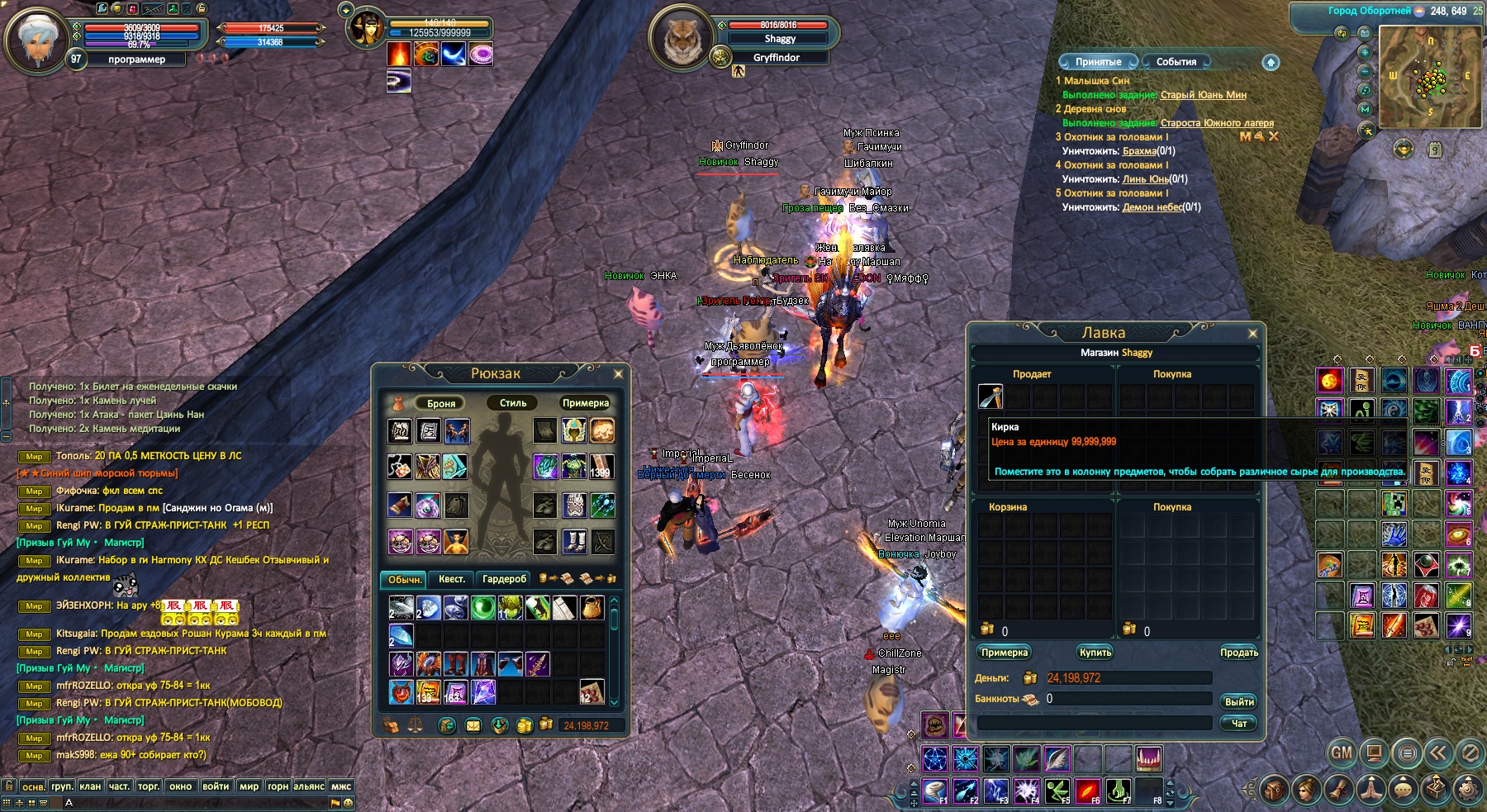Leave the shop with the Выйти button
The height and width of the screenshot is (812, 1487).
pyautogui.click(x=1238, y=701)
